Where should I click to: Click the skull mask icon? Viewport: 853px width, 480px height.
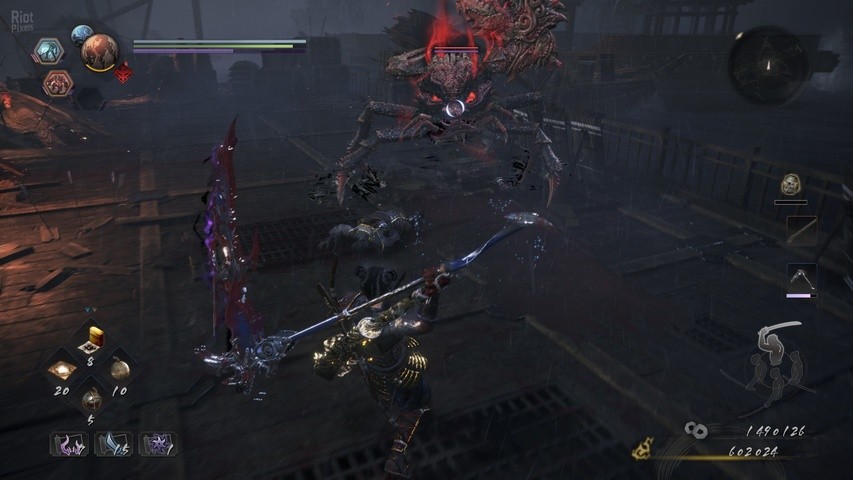[791, 184]
